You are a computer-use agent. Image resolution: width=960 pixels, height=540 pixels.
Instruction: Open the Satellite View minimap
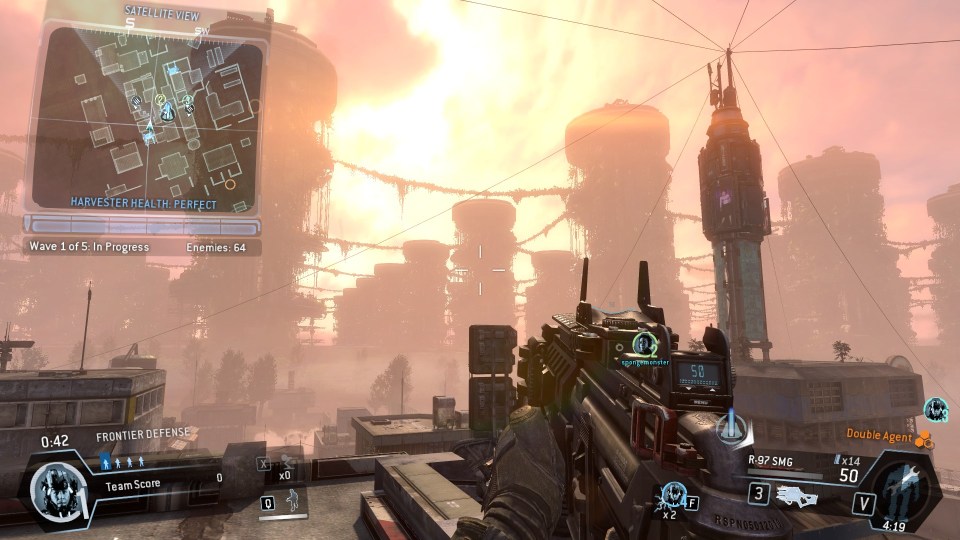pyautogui.click(x=146, y=115)
